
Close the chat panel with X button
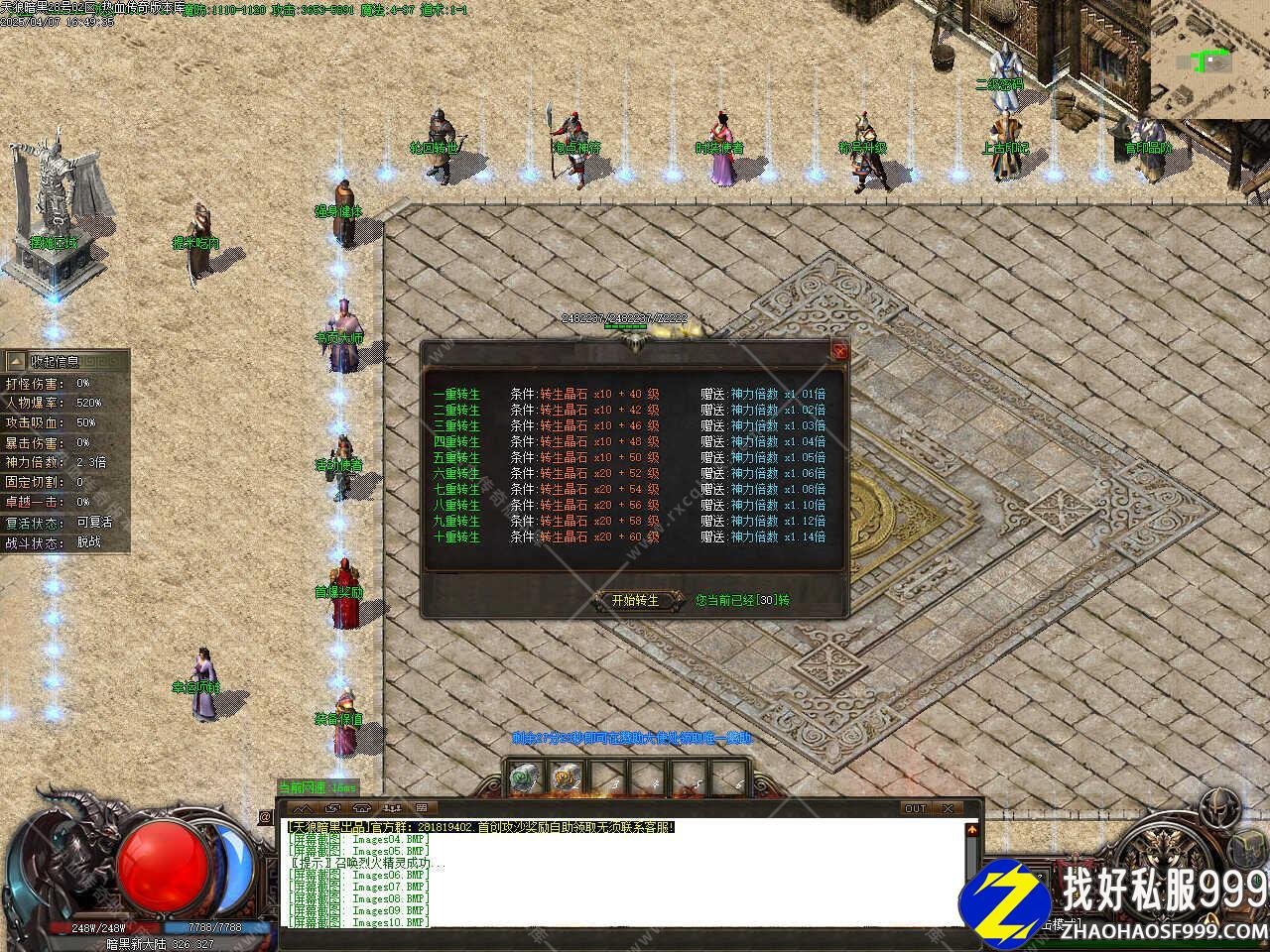[949, 808]
